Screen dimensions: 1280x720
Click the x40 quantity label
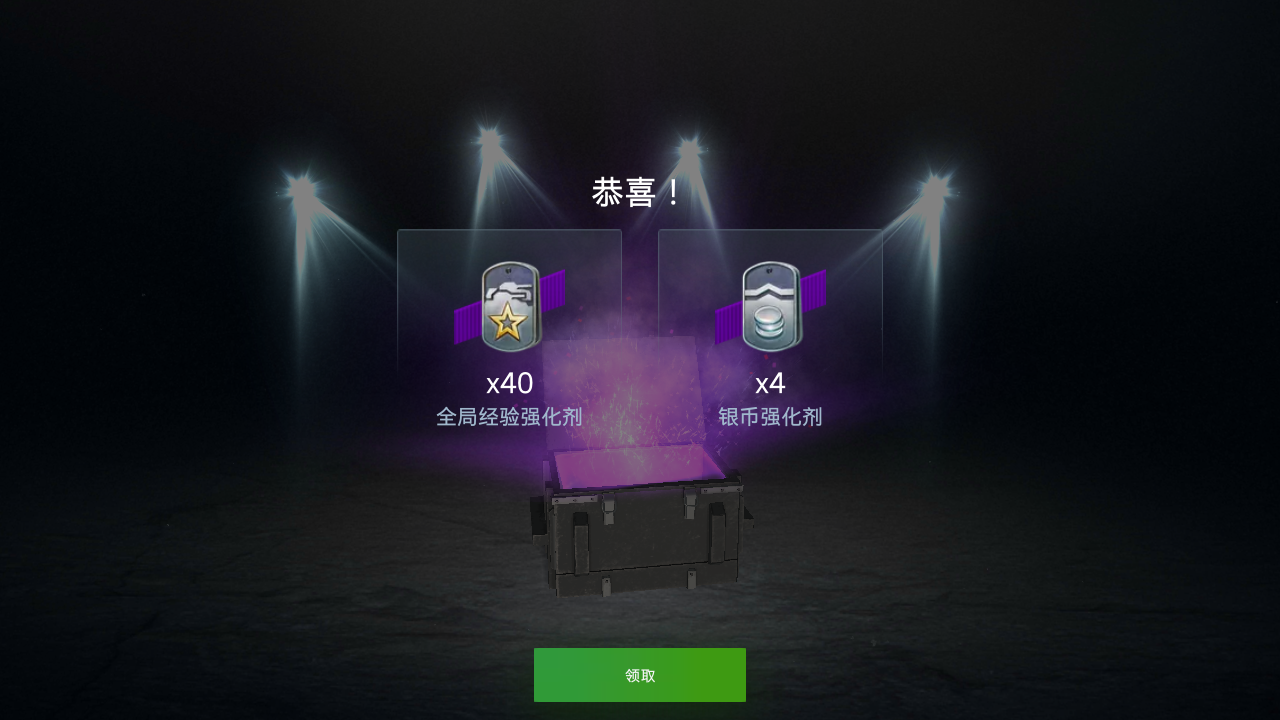(x=510, y=383)
